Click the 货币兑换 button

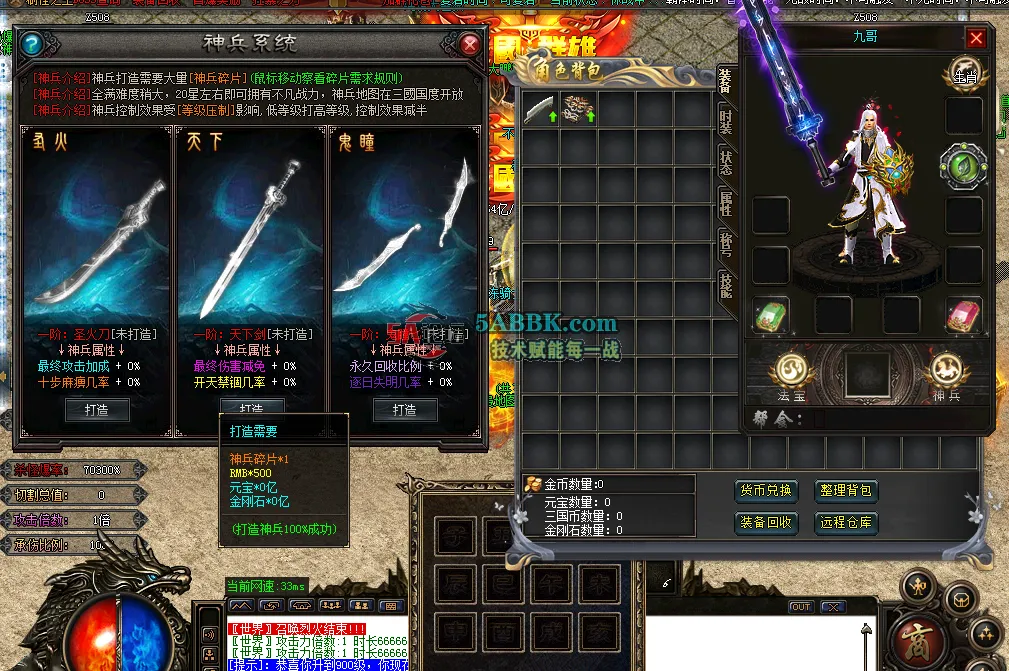766,491
